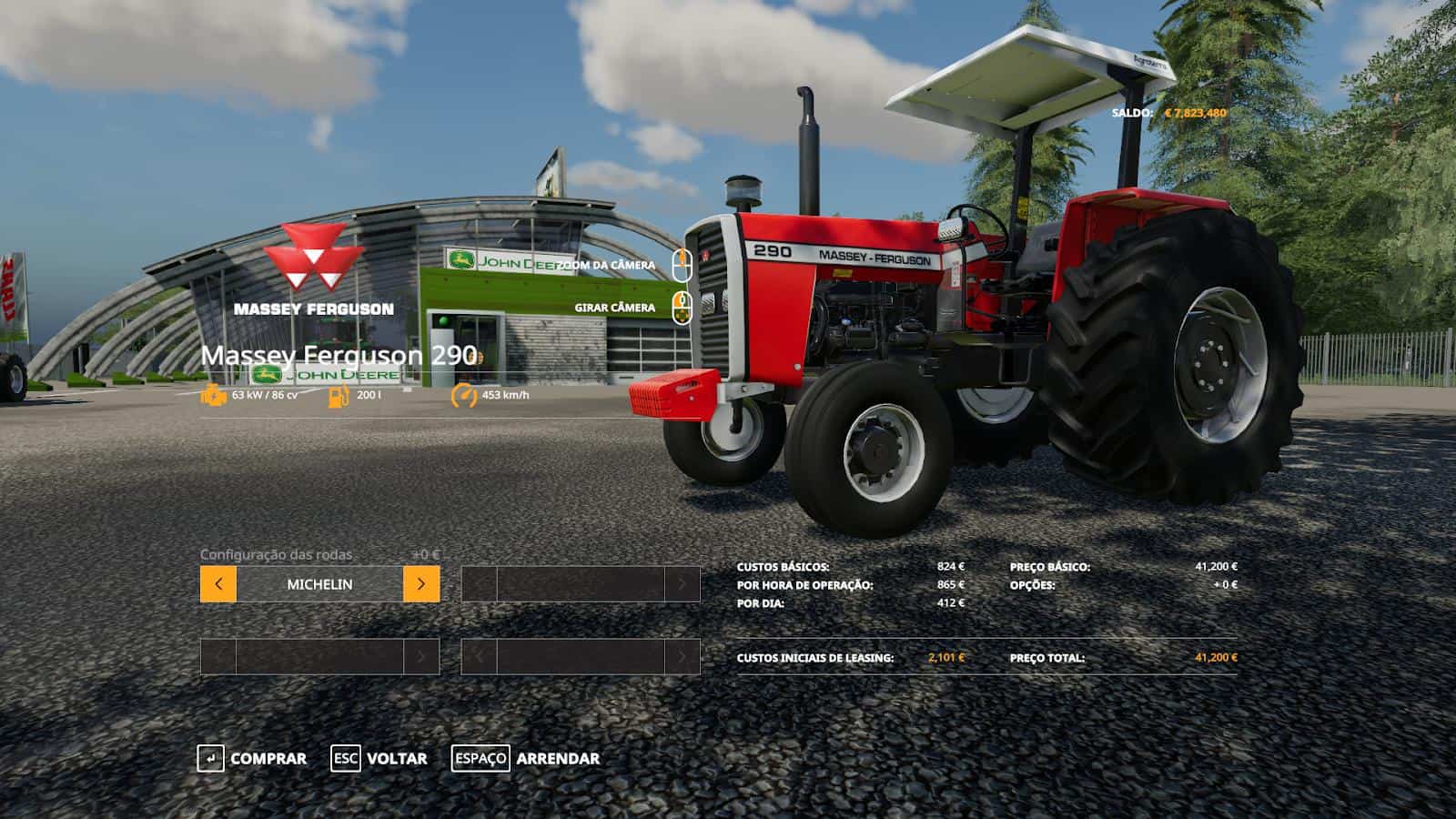
Task: Lease the tractor via ARRENDAR
Action: (x=526, y=758)
